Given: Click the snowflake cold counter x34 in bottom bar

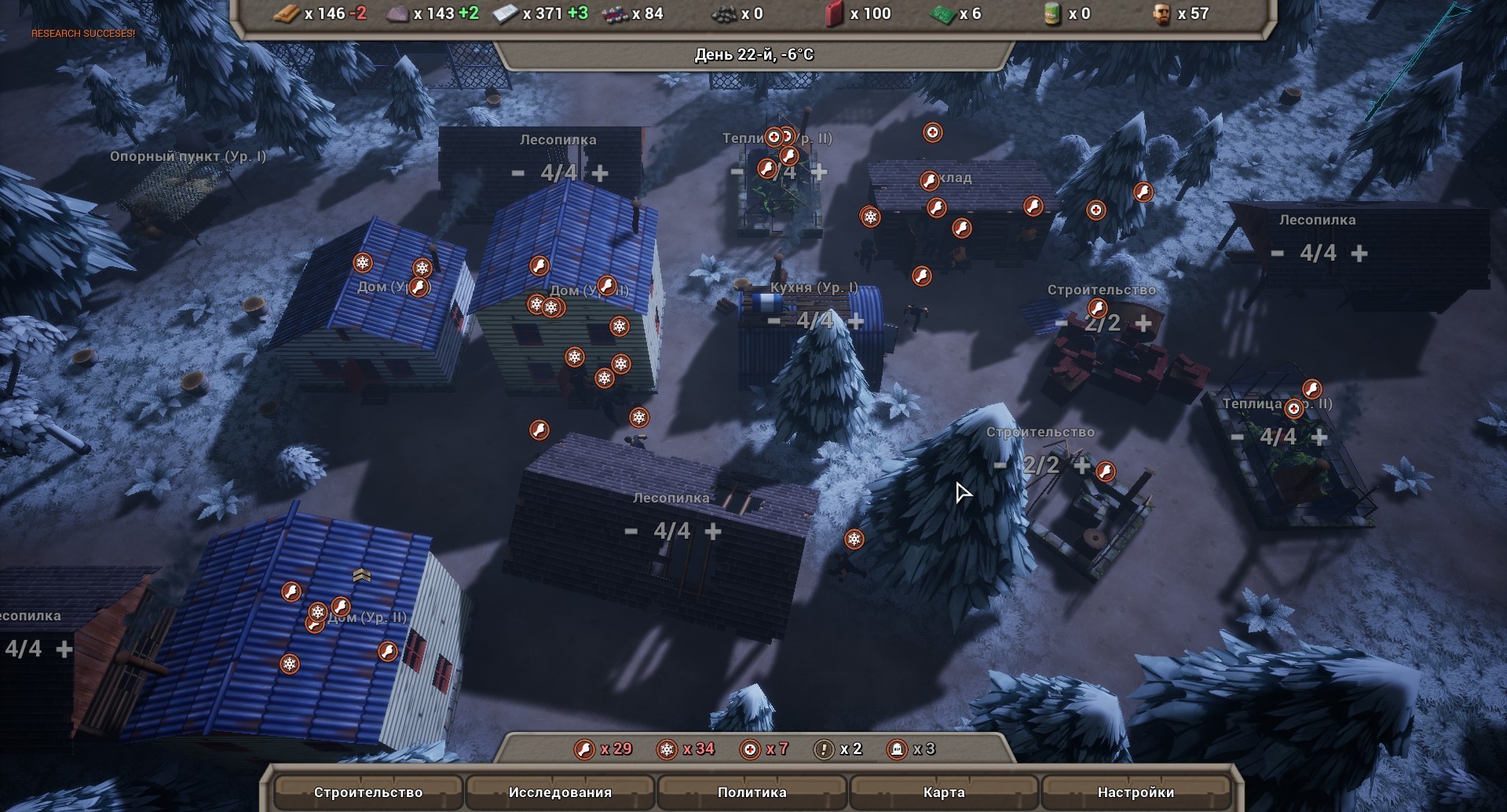Looking at the screenshot, I should tap(668, 749).
